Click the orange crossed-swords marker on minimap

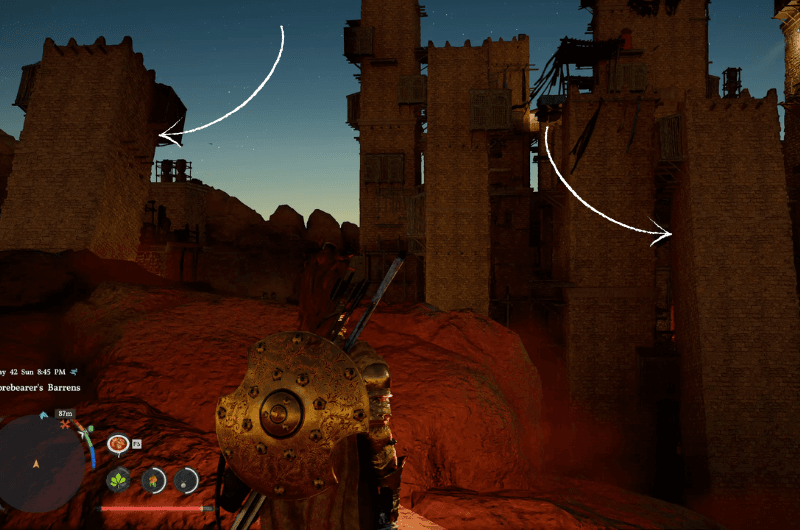pos(64,425)
